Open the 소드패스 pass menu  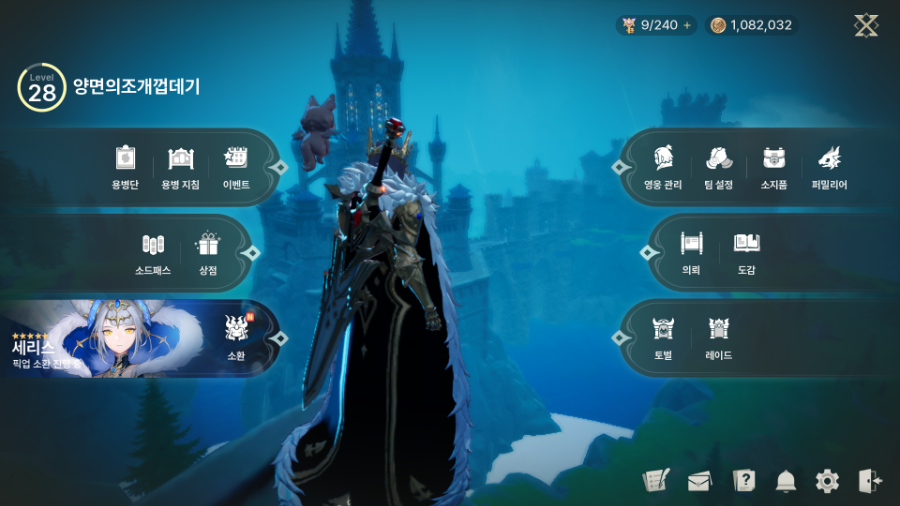pos(152,252)
